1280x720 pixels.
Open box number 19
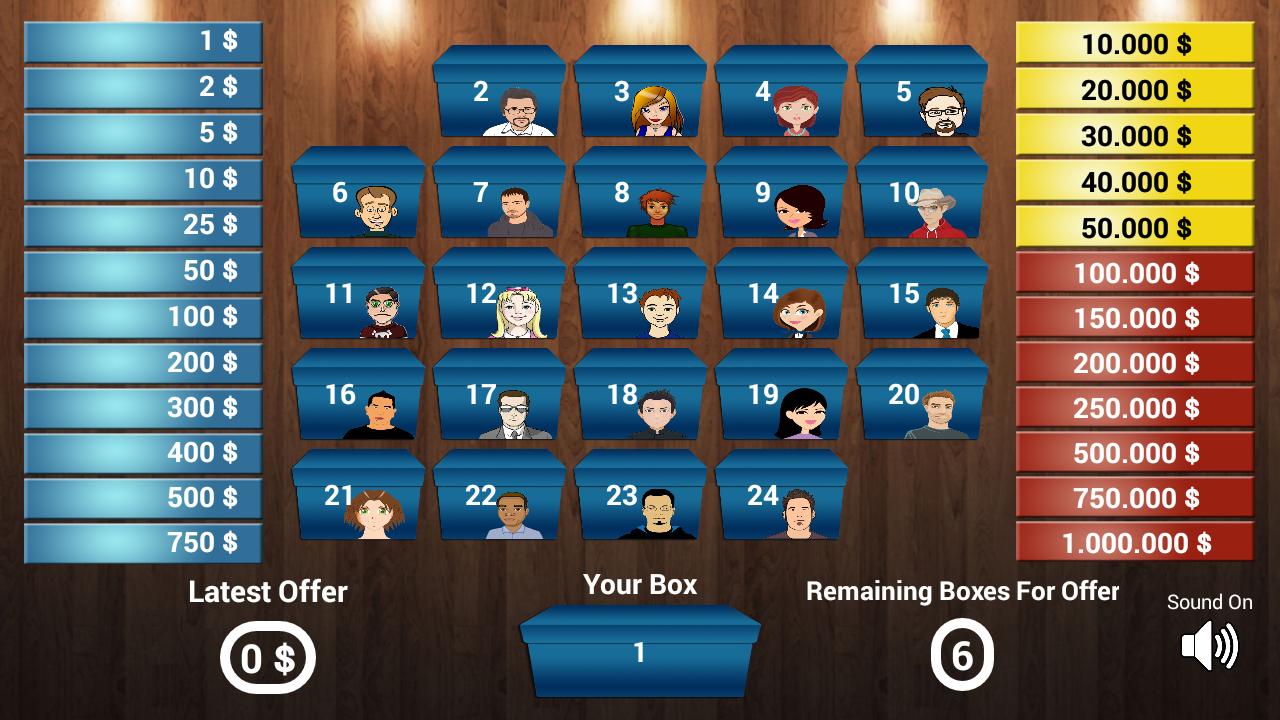pos(780,400)
